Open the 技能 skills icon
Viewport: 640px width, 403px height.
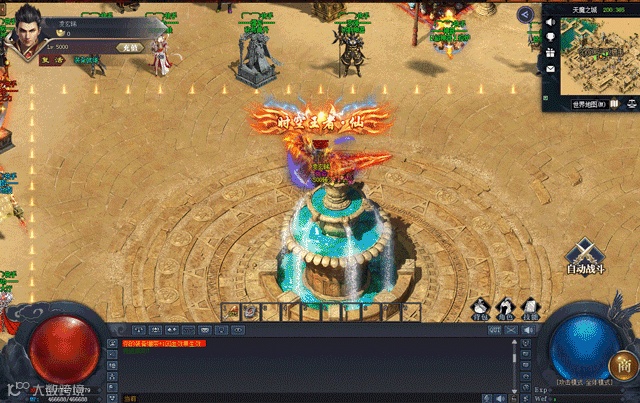pyautogui.click(x=530, y=309)
